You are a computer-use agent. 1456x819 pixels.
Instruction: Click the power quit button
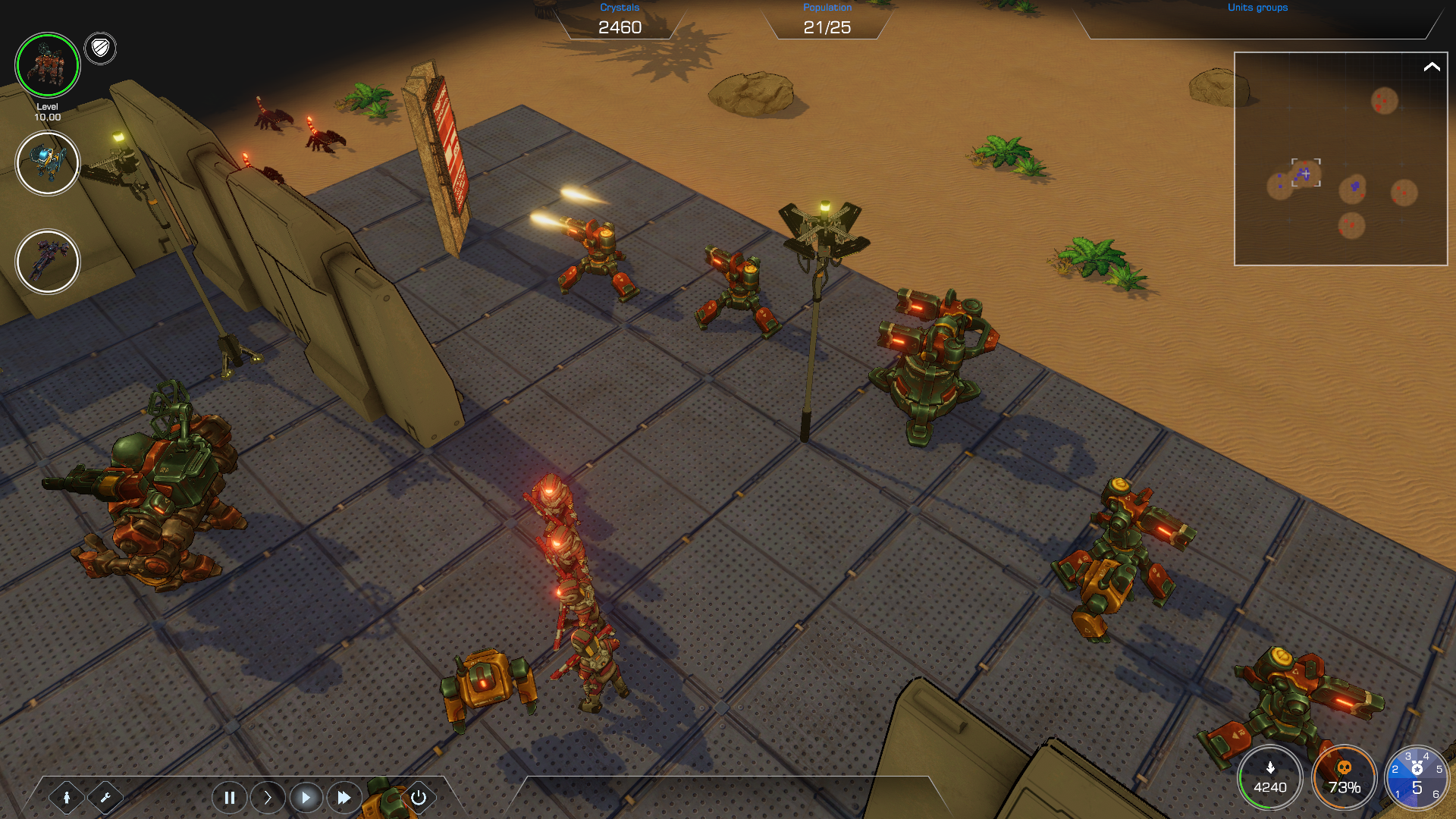418,797
